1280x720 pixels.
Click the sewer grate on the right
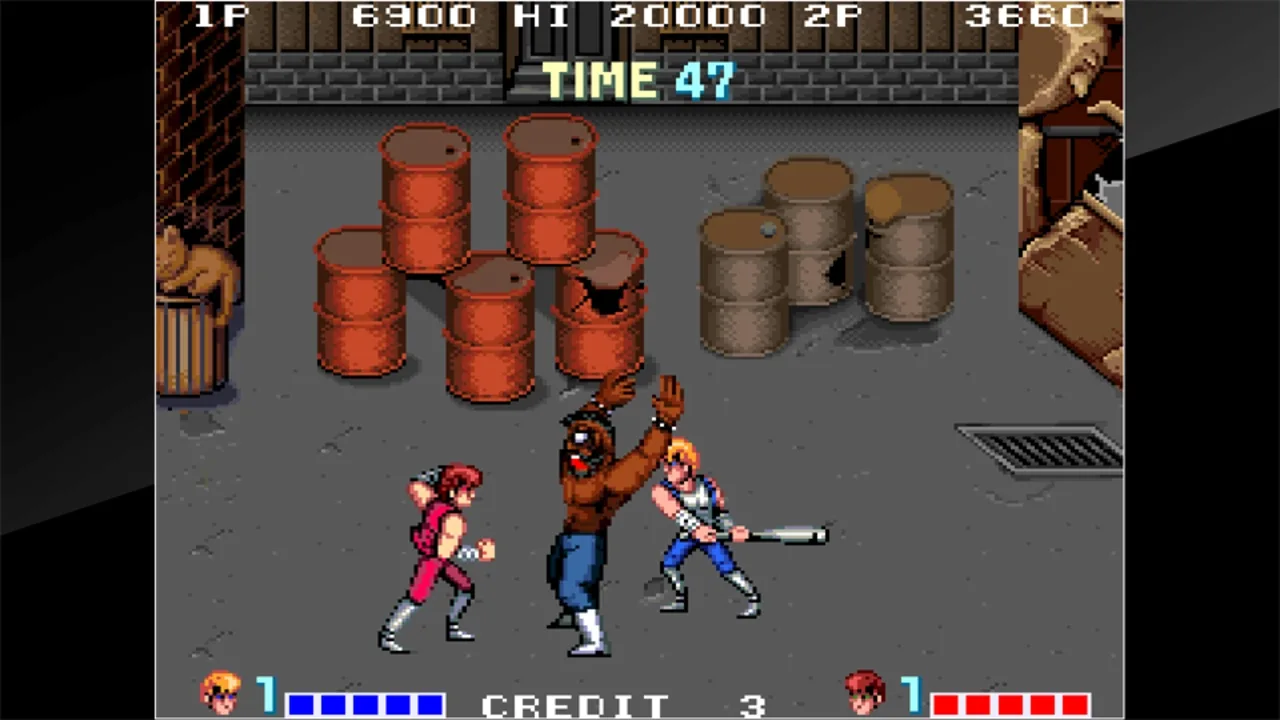(x=1035, y=450)
